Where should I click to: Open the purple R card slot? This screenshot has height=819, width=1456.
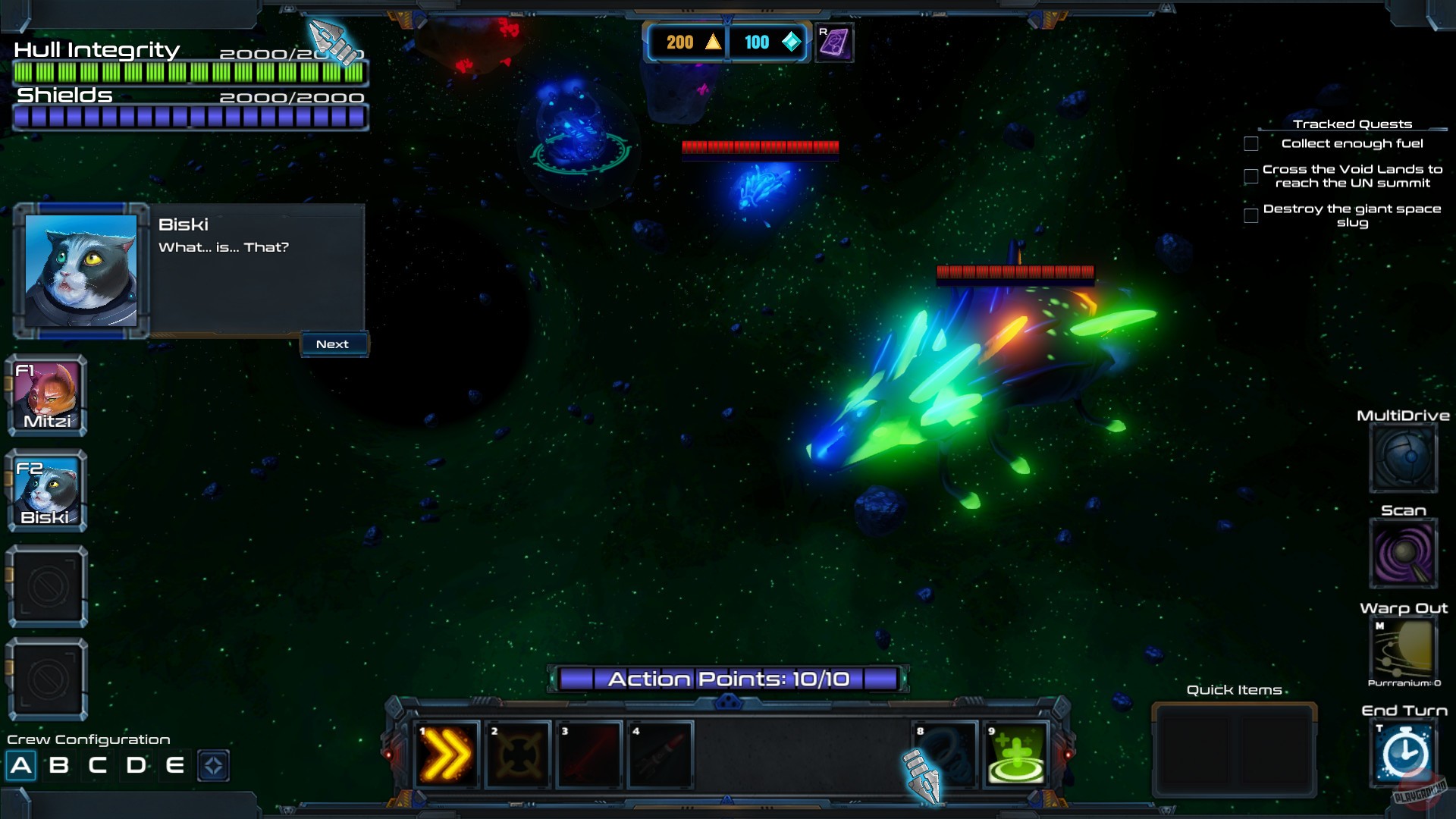(835, 43)
